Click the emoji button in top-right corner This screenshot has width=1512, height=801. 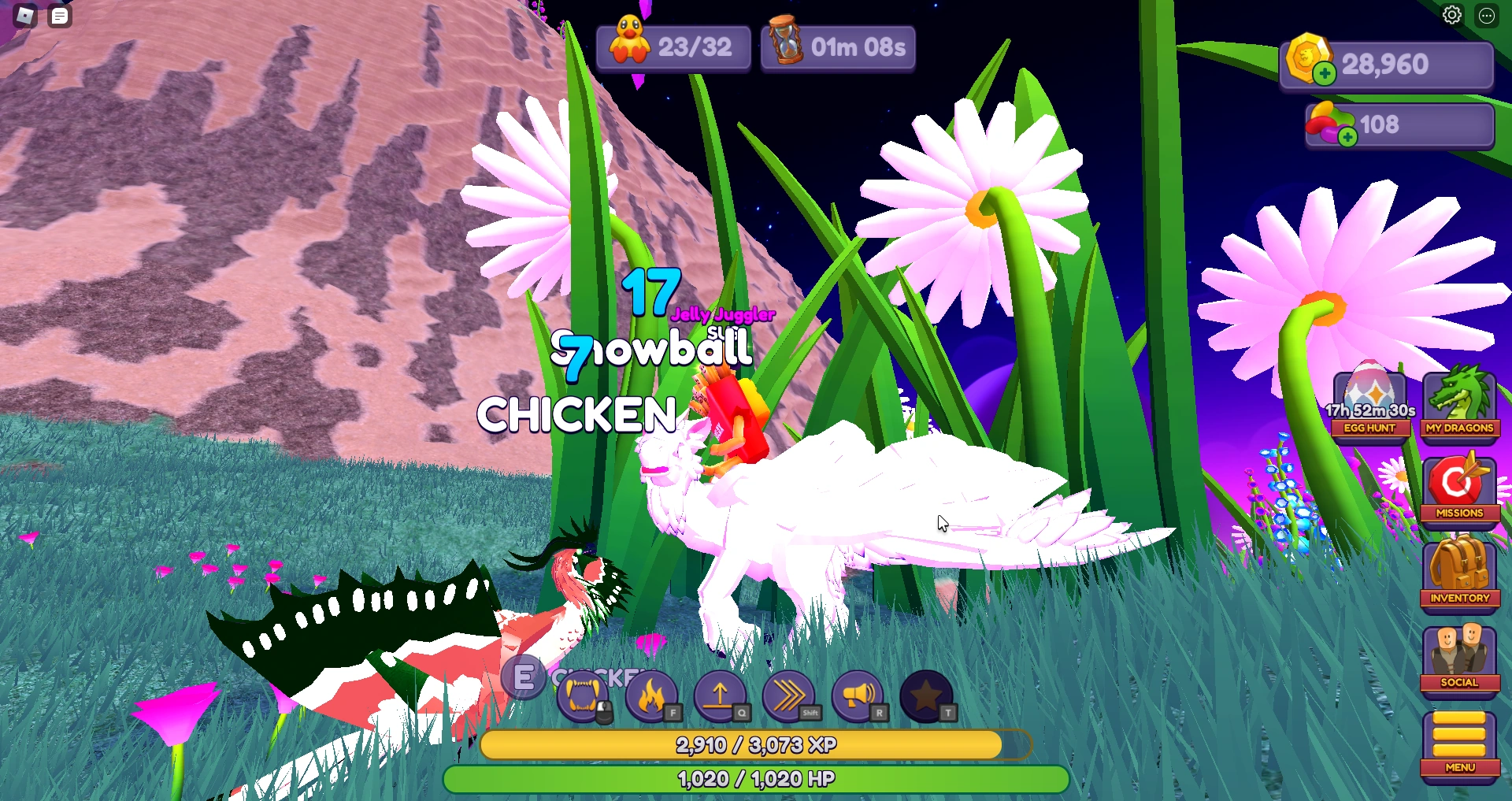1488,16
